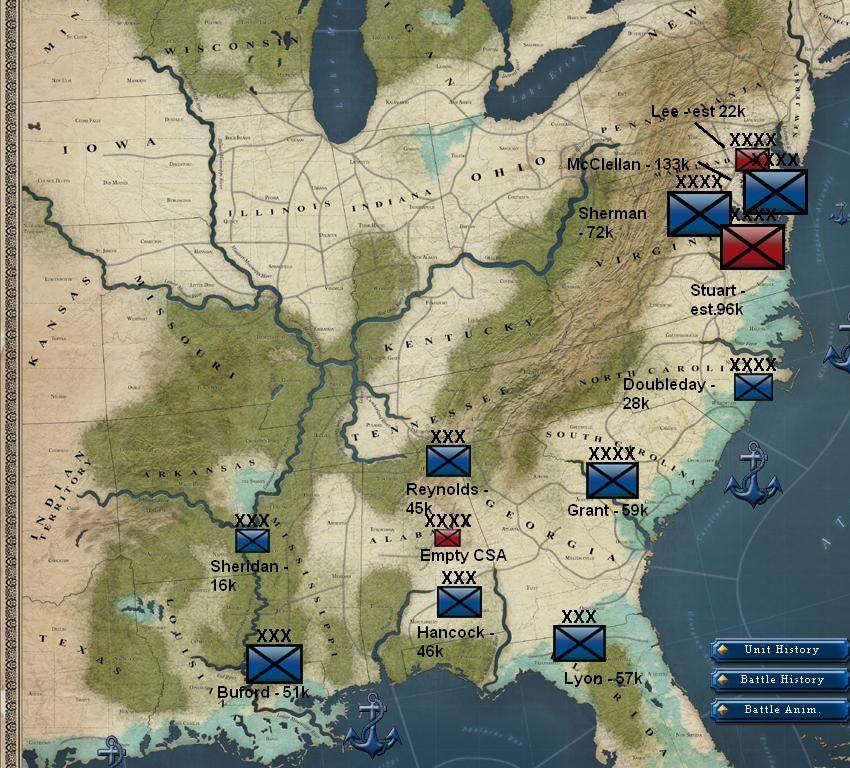Viewport: 850px width, 768px height.
Task: Pick Lyon's 57k corps marker
Action: pyautogui.click(x=579, y=643)
